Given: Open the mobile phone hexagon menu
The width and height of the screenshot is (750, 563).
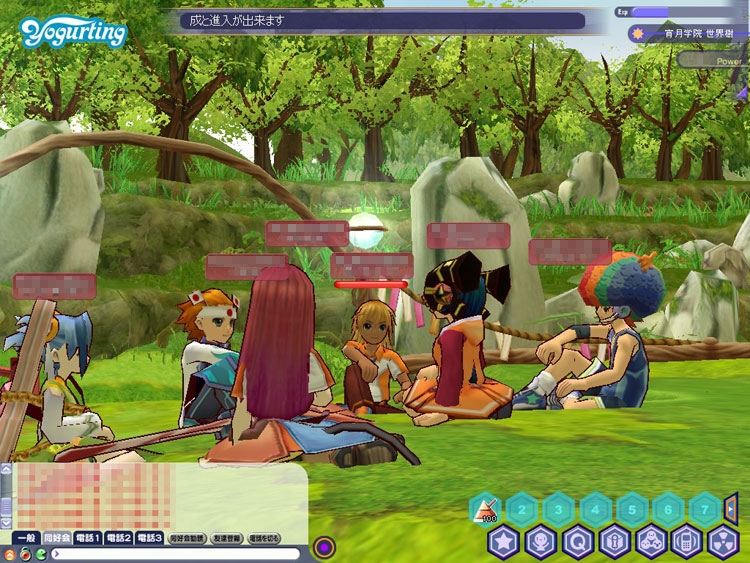Looking at the screenshot, I should pos(687,542).
